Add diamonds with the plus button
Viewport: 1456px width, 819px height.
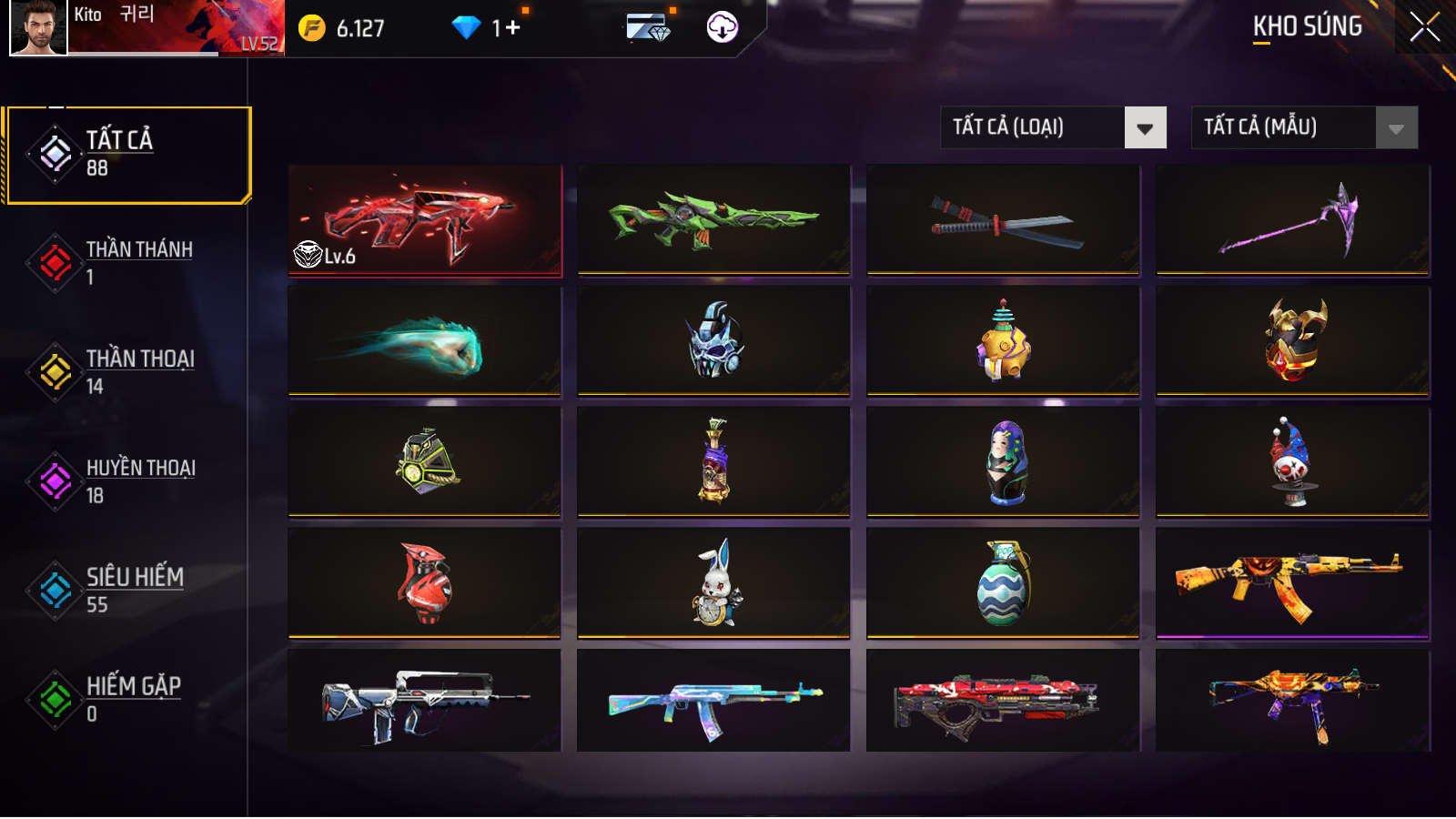513,28
